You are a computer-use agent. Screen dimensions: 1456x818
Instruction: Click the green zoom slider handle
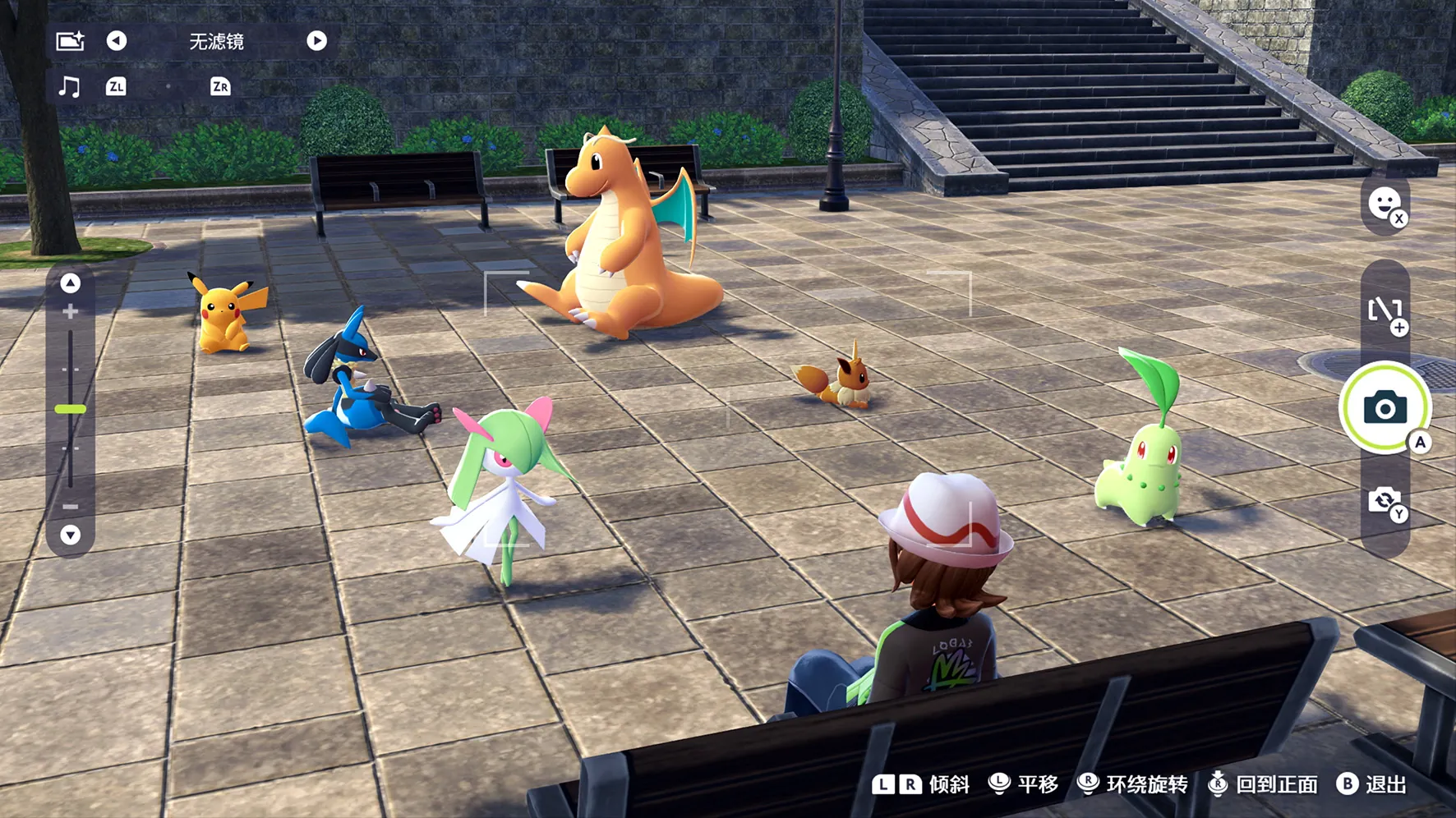71,409
